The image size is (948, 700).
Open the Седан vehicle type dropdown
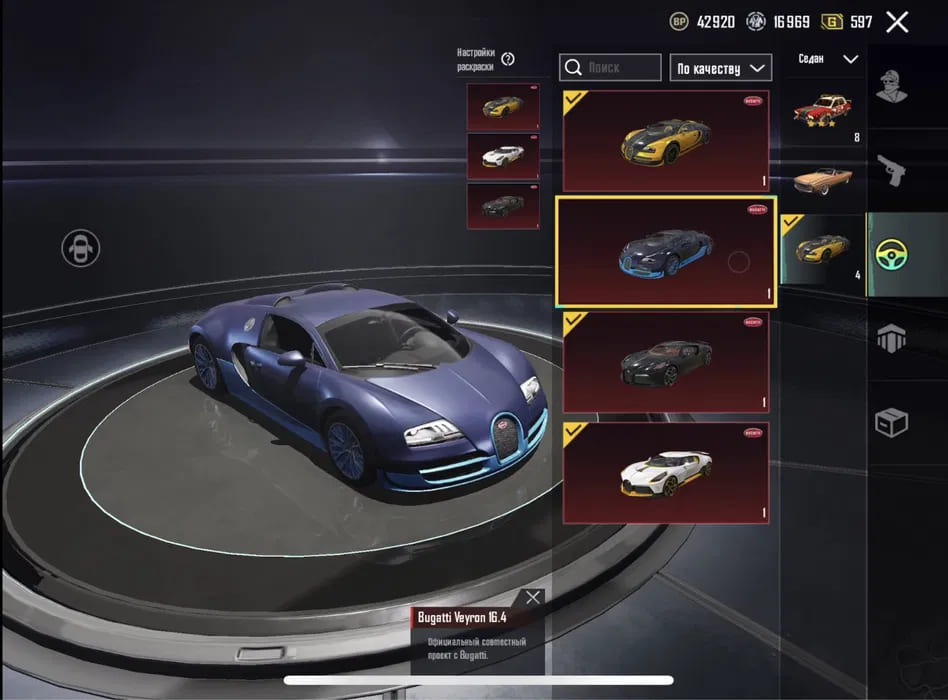tap(828, 59)
